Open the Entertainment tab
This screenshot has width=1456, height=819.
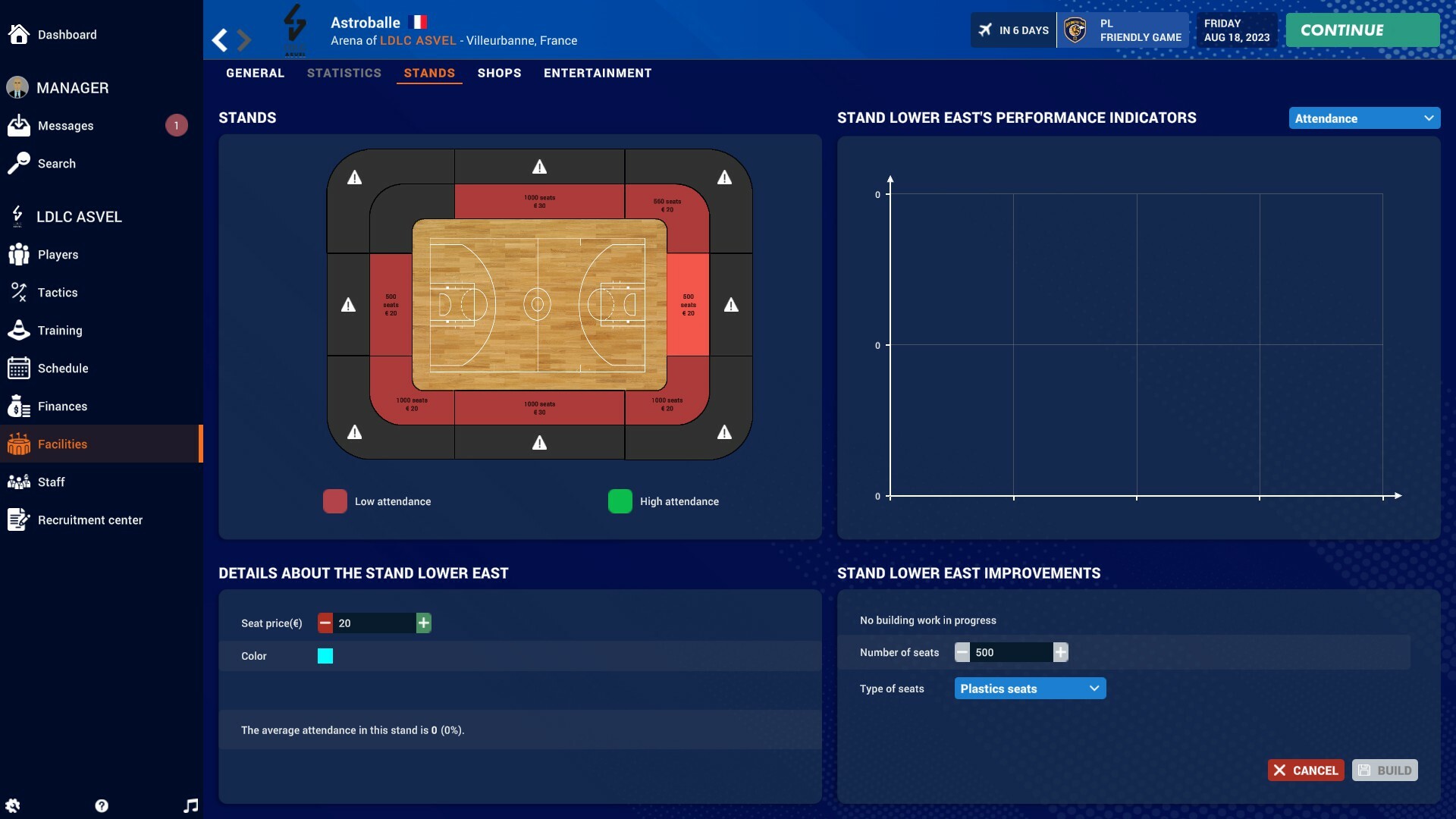coord(597,73)
